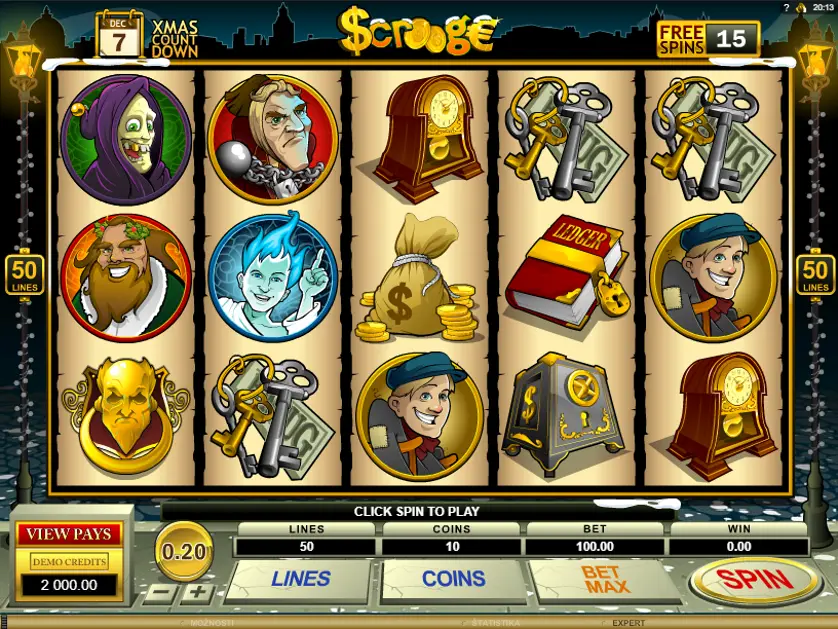Open the help question mark icon
This screenshot has height=629, width=838.
coord(788,7)
